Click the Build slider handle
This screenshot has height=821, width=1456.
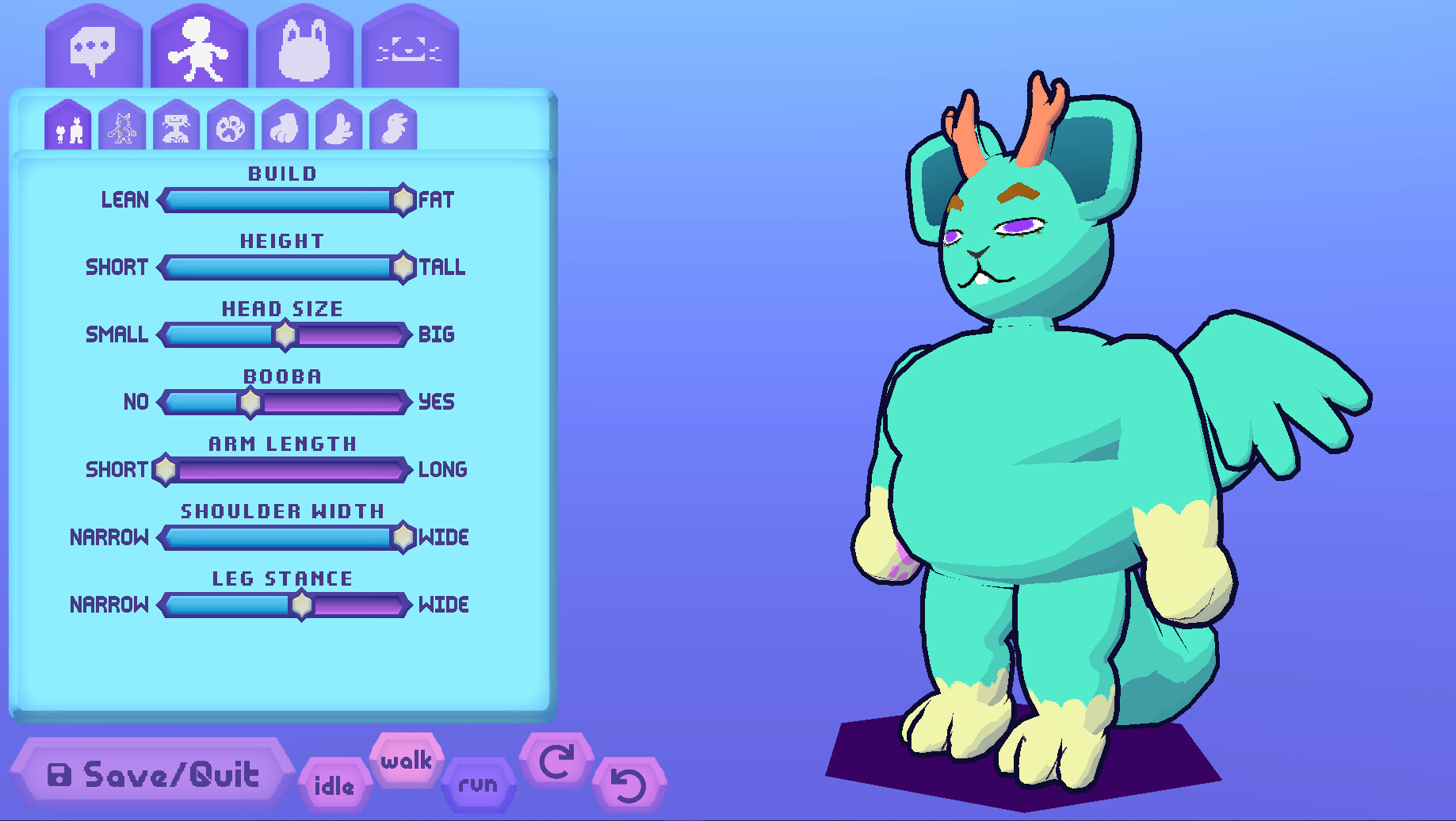(403, 200)
